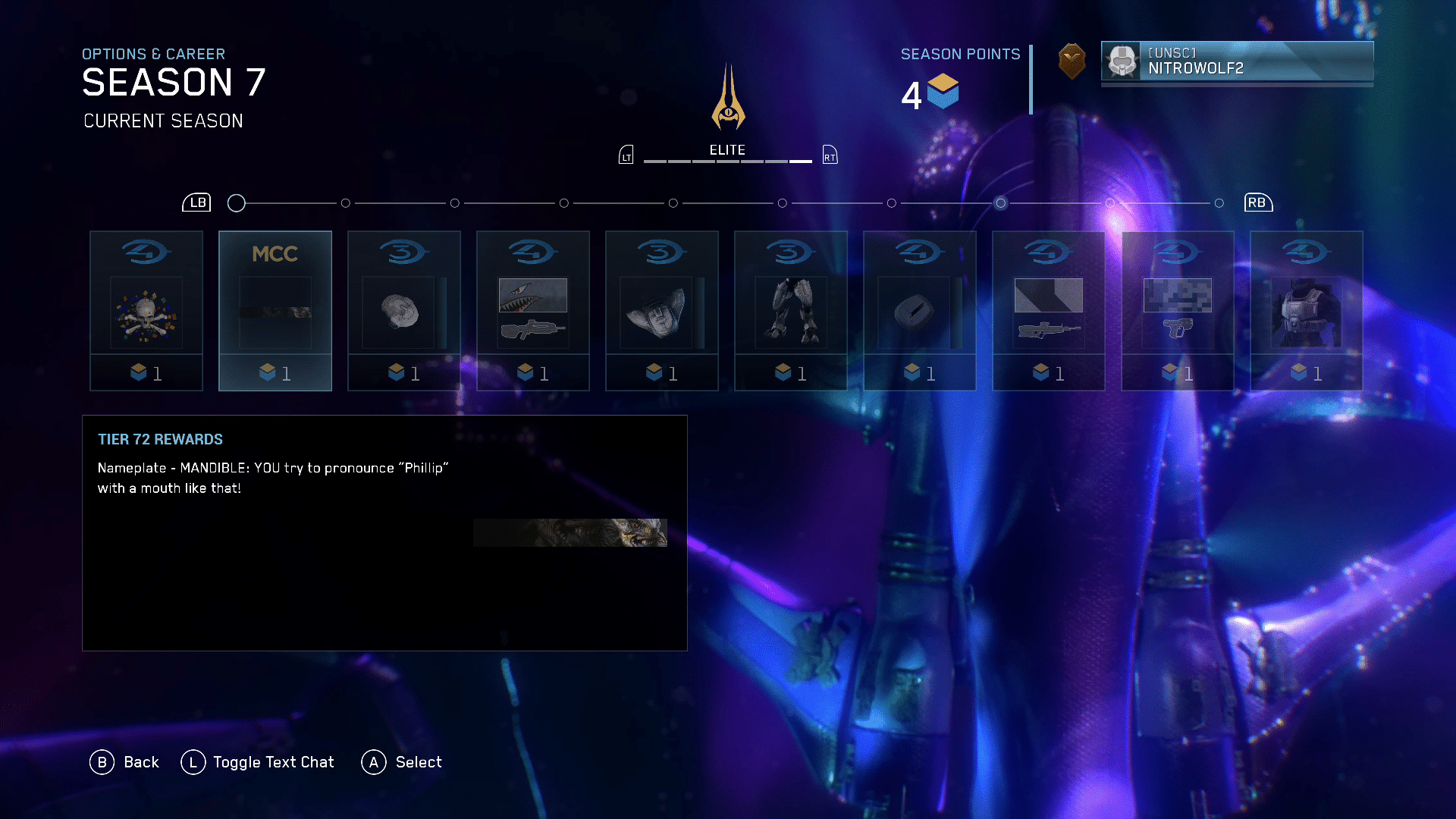
Task: Select the dark visor reward tile
Action: tap(920, 311)
